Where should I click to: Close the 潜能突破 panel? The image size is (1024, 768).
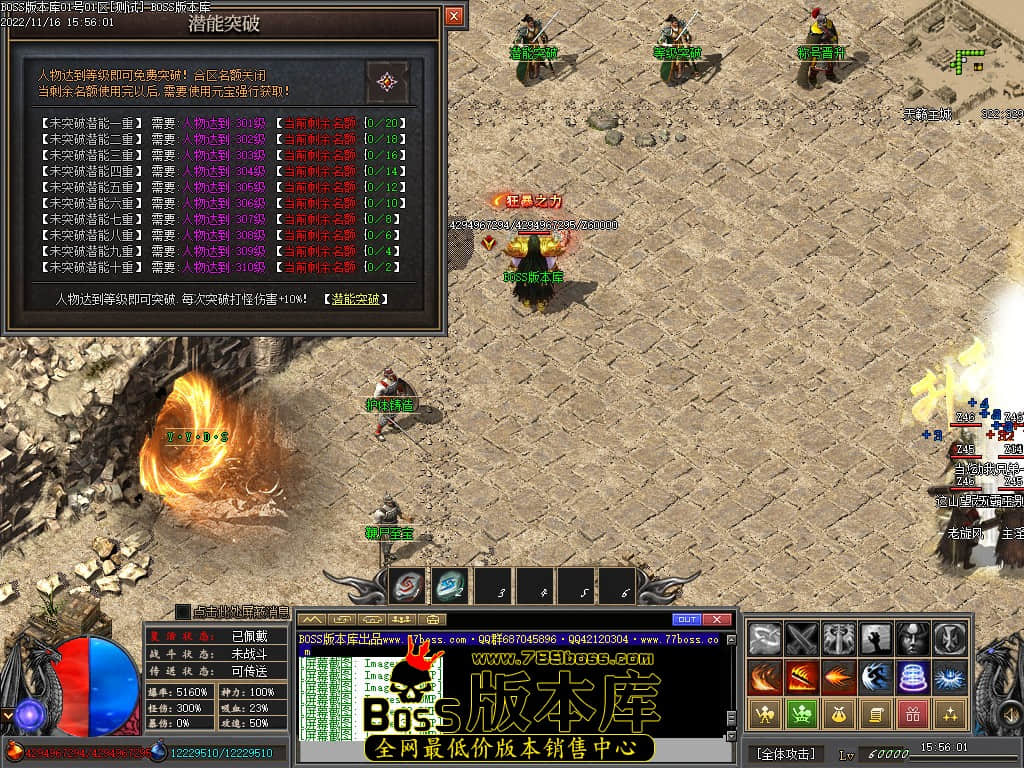(x=454, y=16)
